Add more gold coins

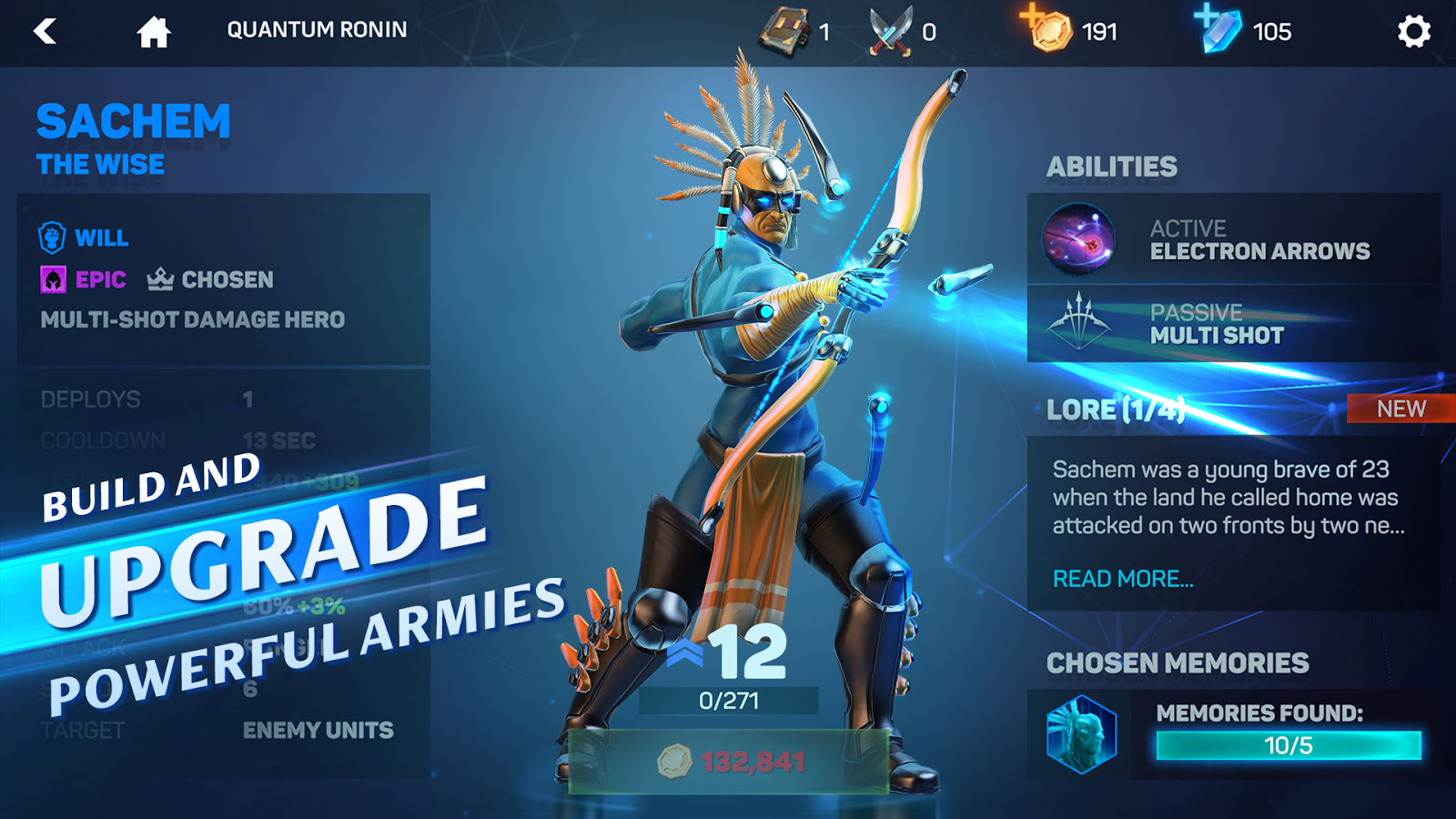click(1047, 28)
